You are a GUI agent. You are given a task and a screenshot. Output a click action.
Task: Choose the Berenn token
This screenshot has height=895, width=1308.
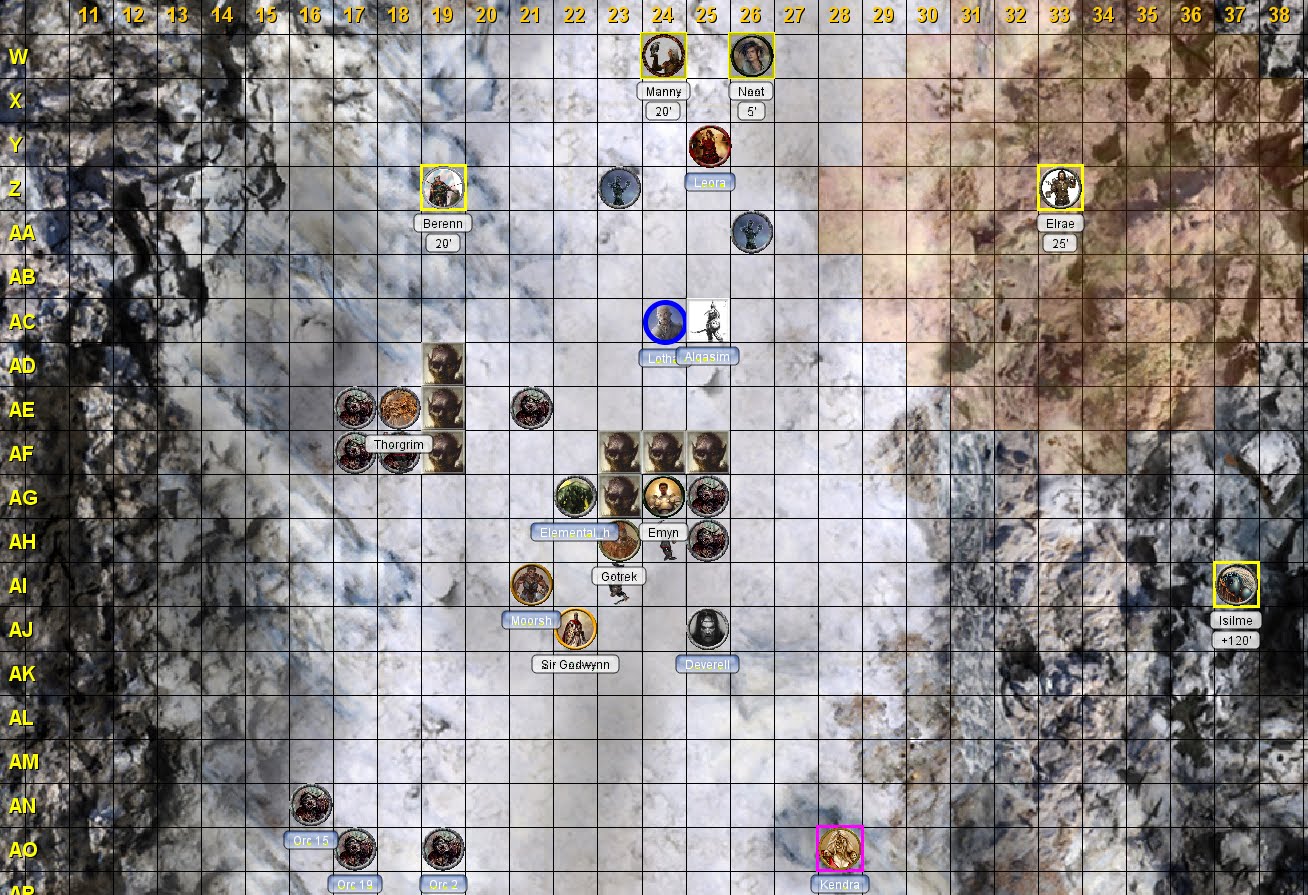tap(443, 188)
